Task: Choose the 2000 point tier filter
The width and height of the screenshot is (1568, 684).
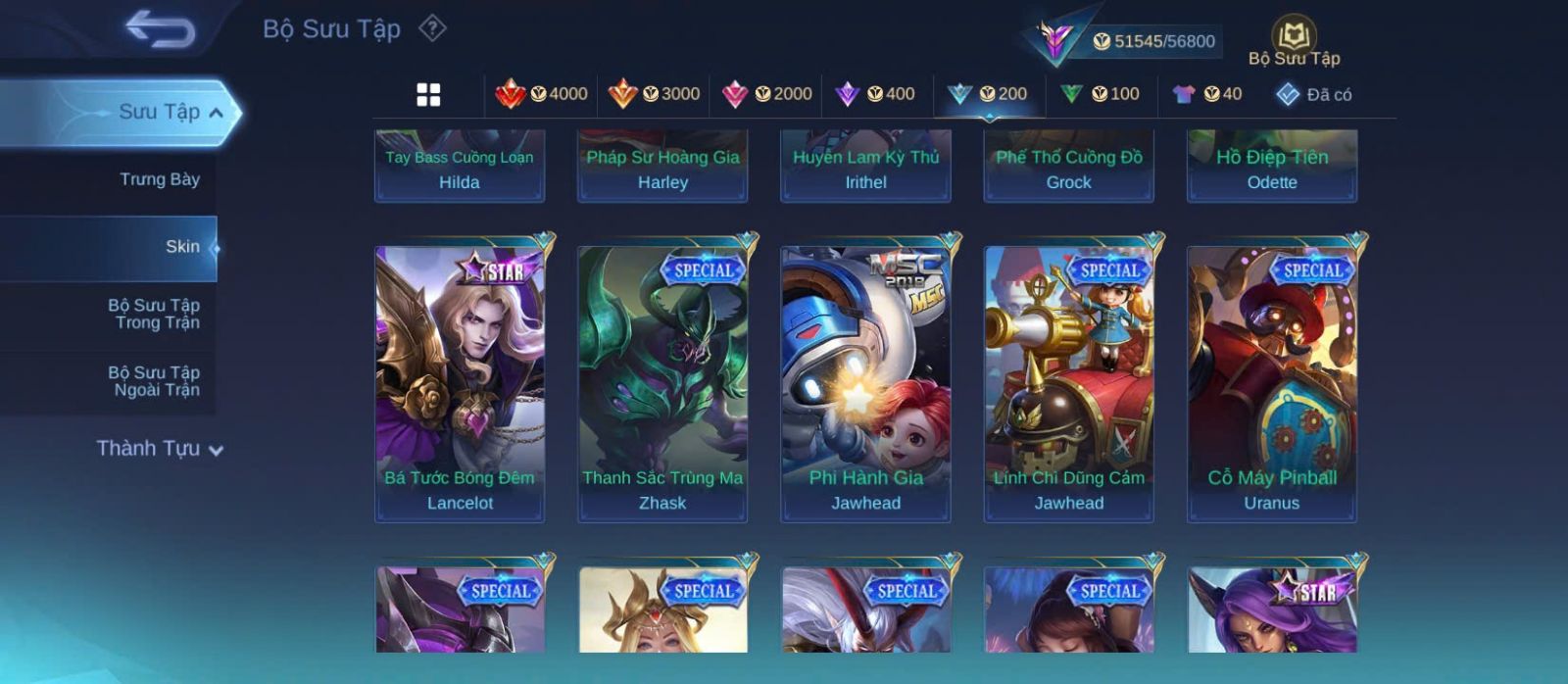Action: [766, 94]
